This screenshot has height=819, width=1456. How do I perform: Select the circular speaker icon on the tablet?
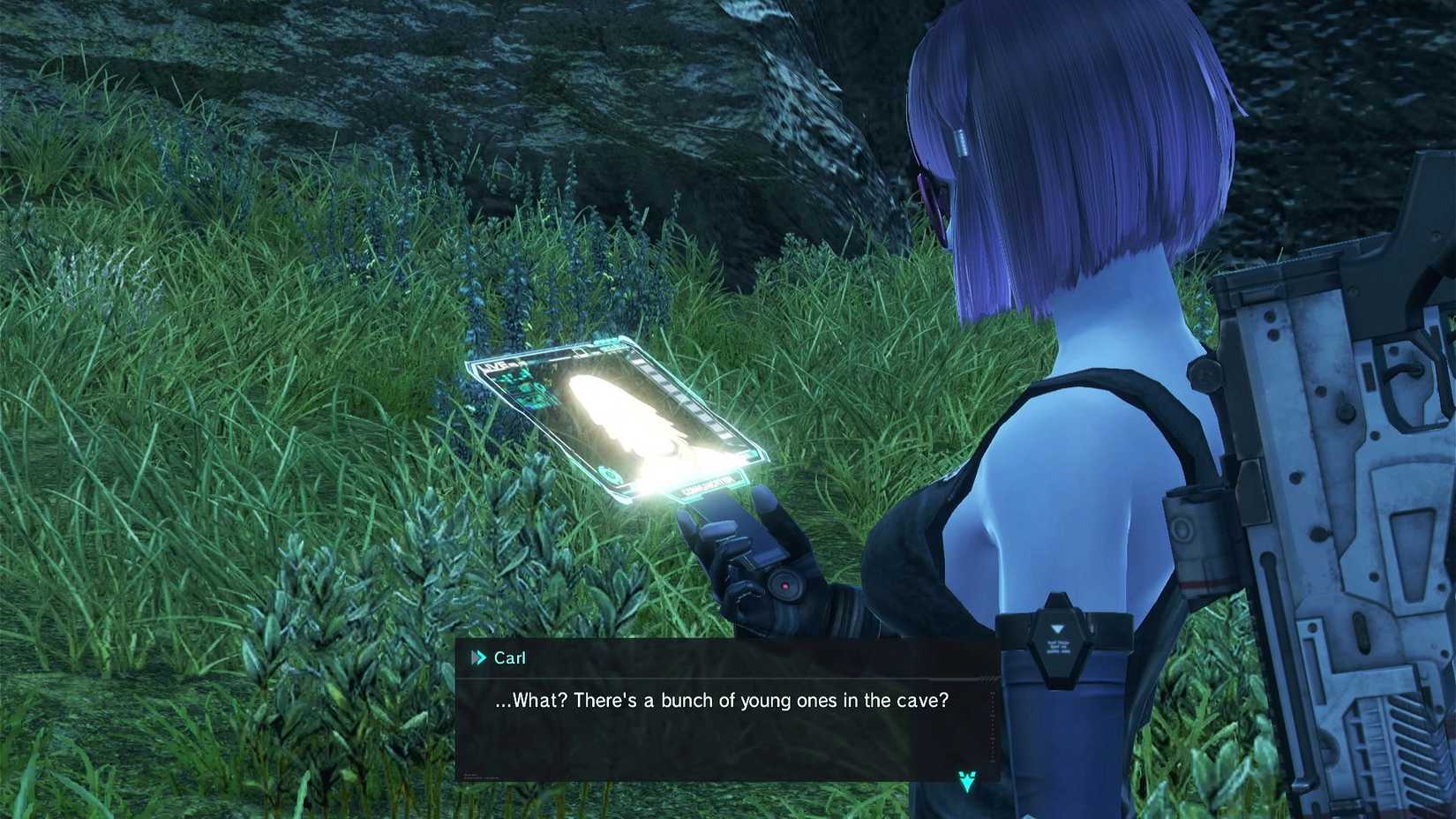coord(610,474)
